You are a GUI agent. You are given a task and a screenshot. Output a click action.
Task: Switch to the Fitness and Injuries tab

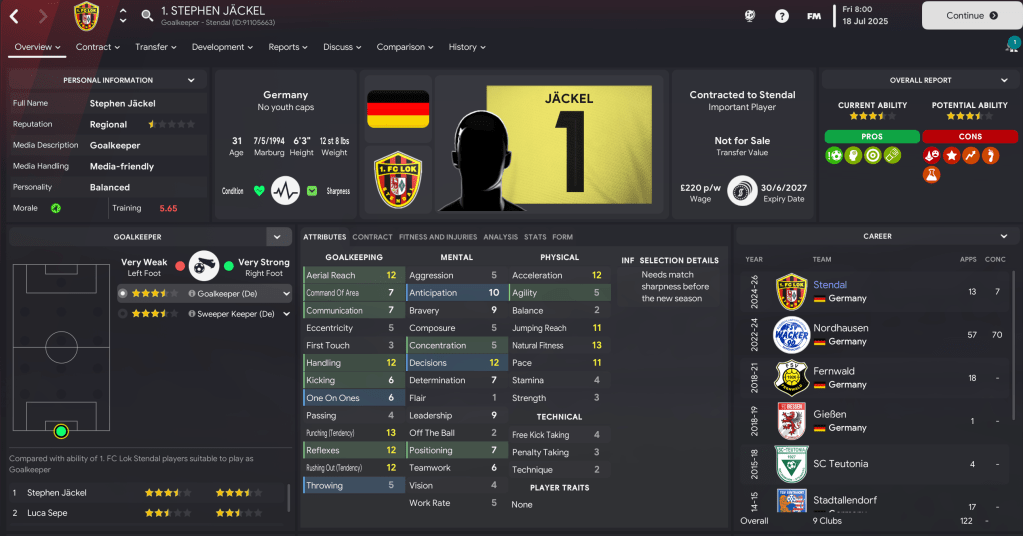pyautogui.click(x=438, y=237)
